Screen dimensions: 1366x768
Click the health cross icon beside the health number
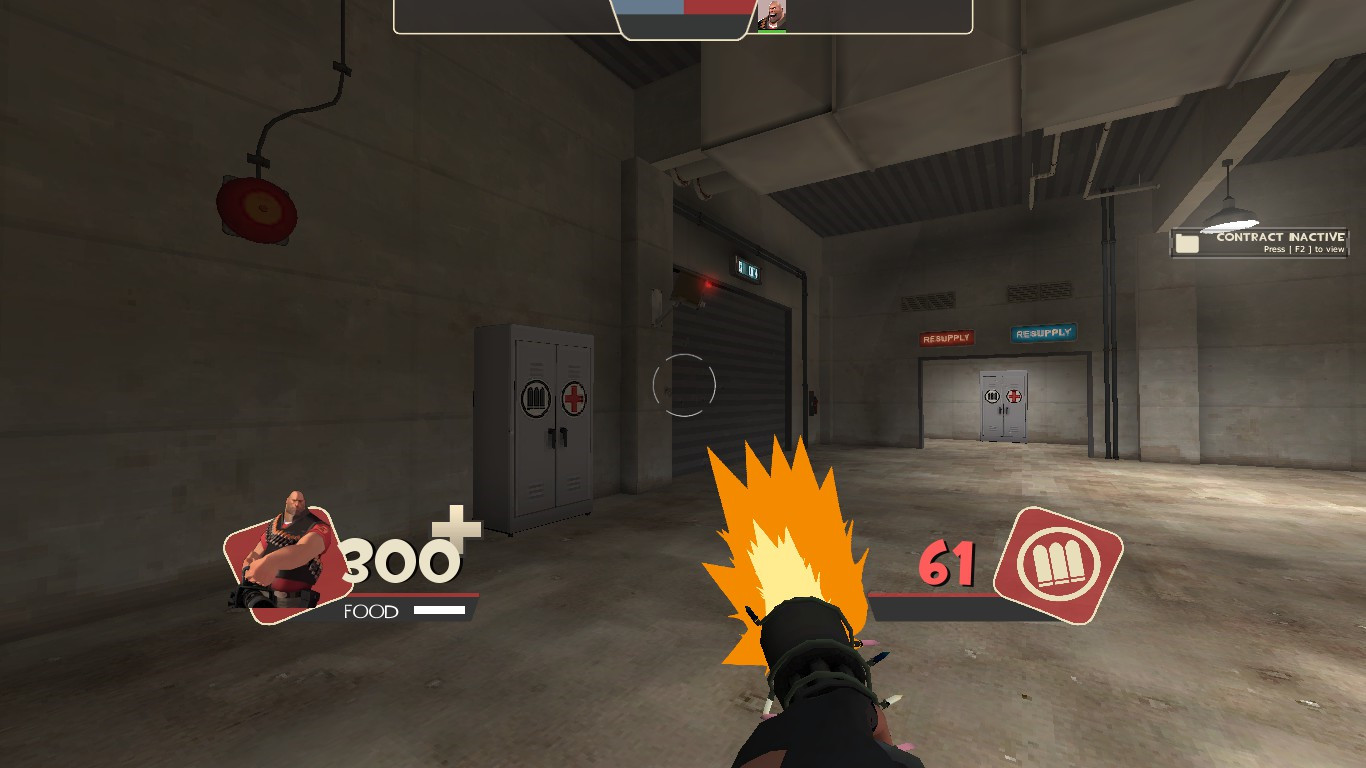456,529
